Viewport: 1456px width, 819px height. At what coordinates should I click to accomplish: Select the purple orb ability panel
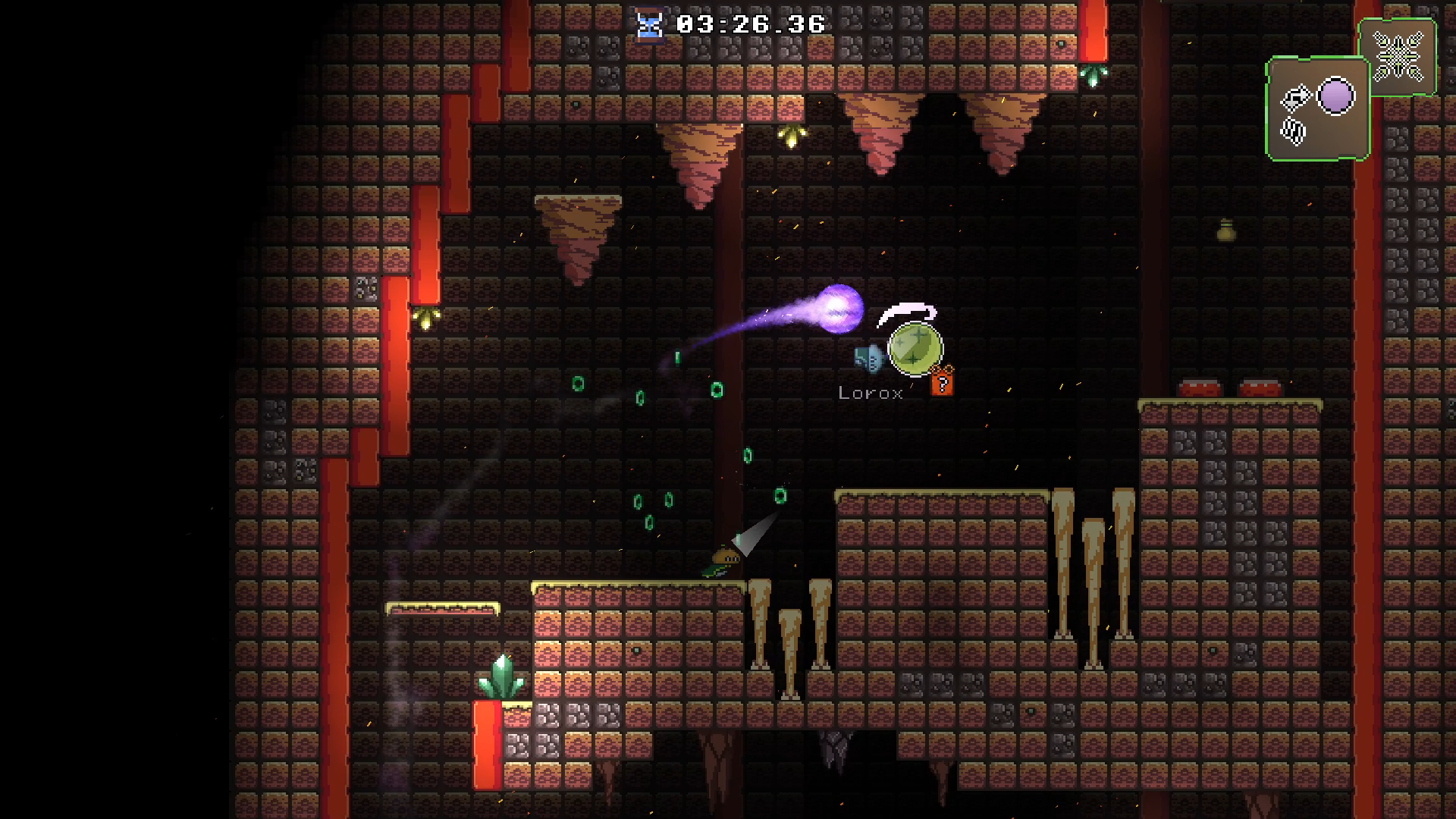tap(1317, 110)
